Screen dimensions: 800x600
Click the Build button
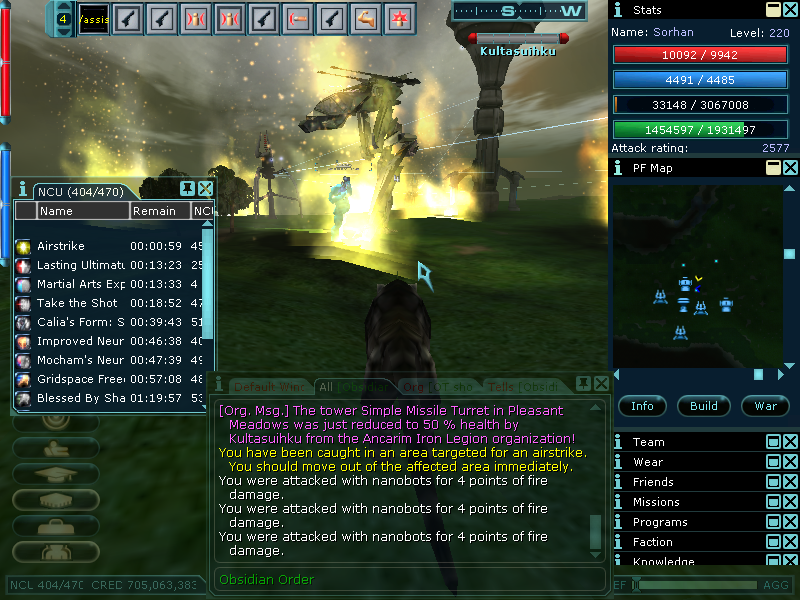[x=703, y=406]
